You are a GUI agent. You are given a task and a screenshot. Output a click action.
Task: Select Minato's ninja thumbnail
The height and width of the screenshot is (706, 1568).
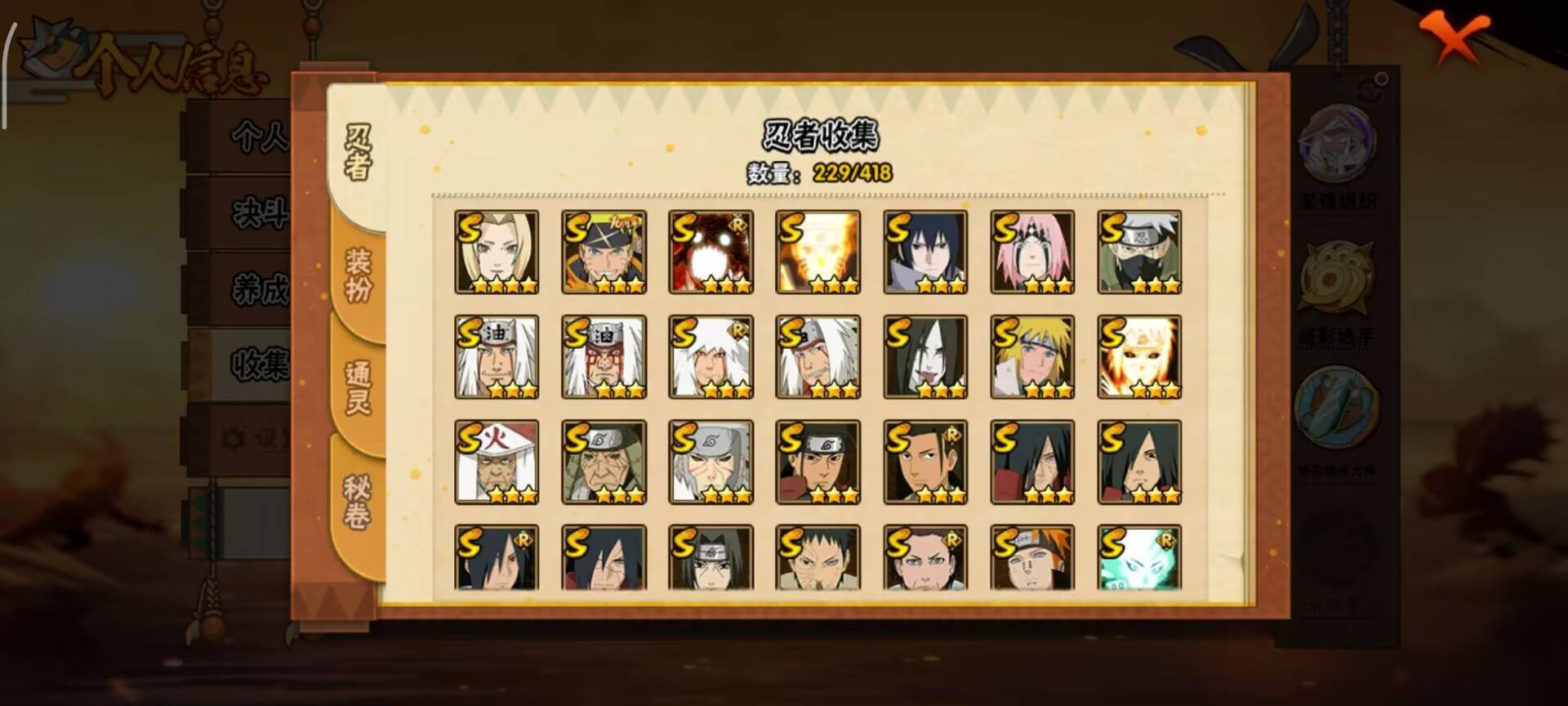pyautogui.click(x=1033, y=357)
